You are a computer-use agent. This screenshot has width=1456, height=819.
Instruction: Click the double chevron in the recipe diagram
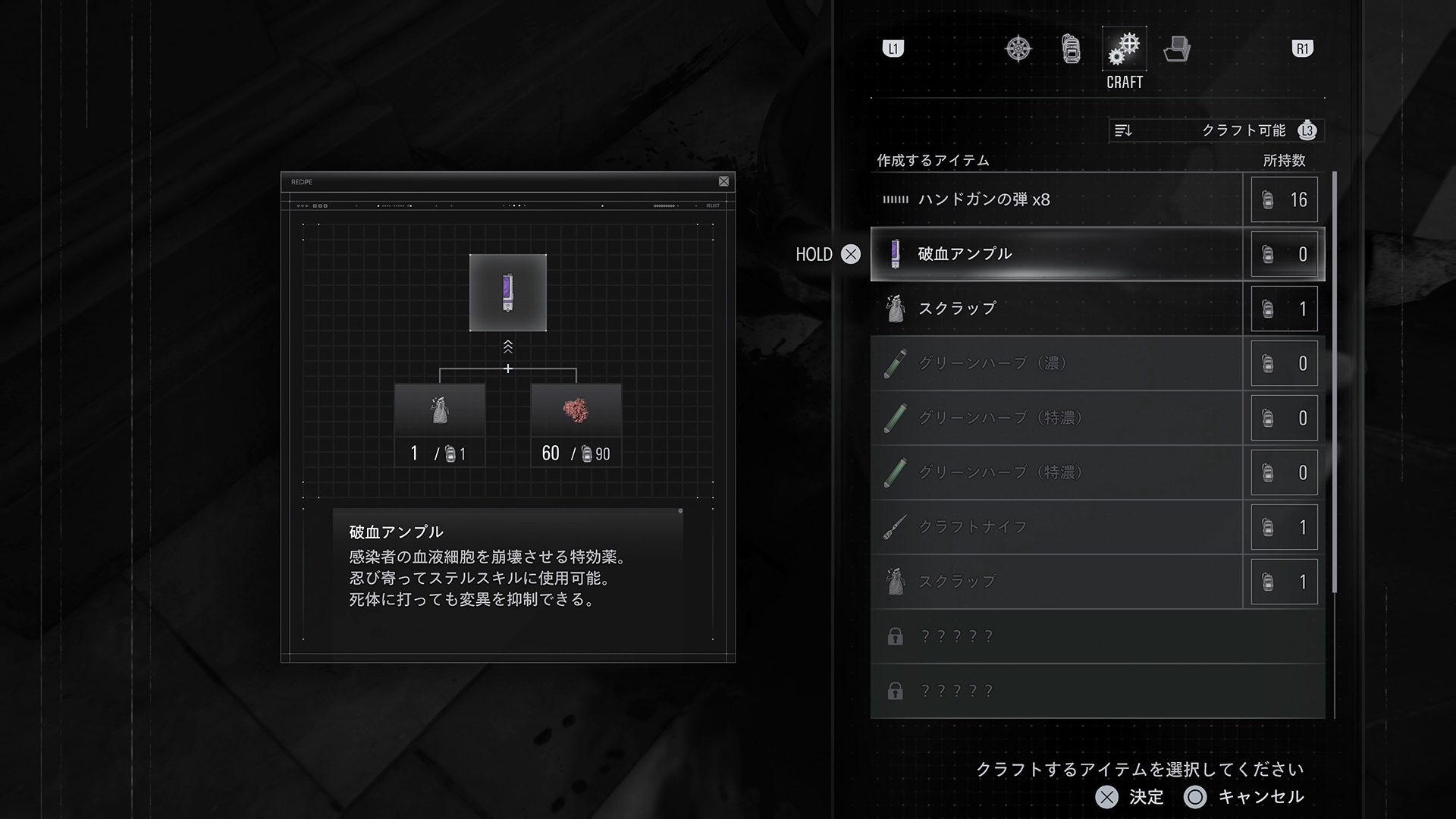coord(508,347)
